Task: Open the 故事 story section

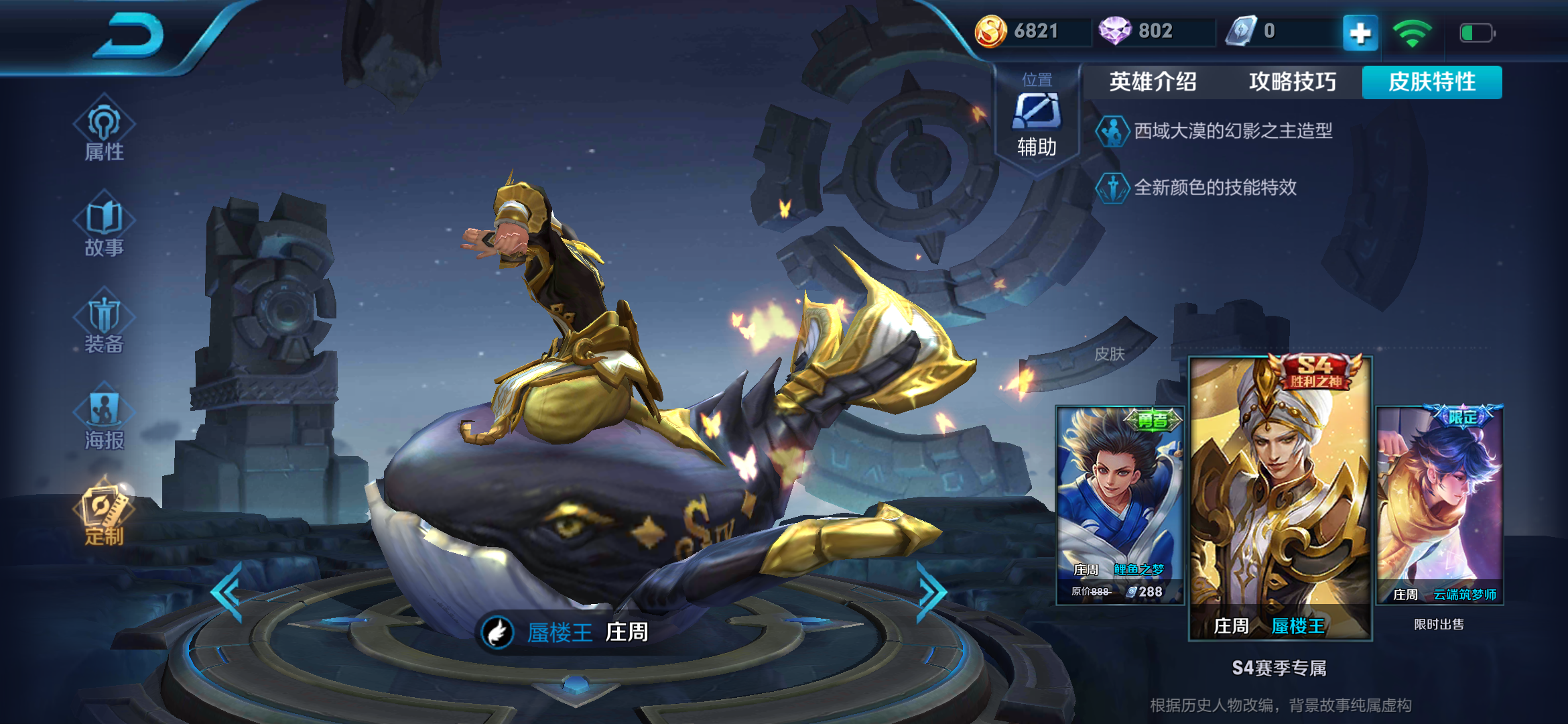Action: (x=104, y=227)
